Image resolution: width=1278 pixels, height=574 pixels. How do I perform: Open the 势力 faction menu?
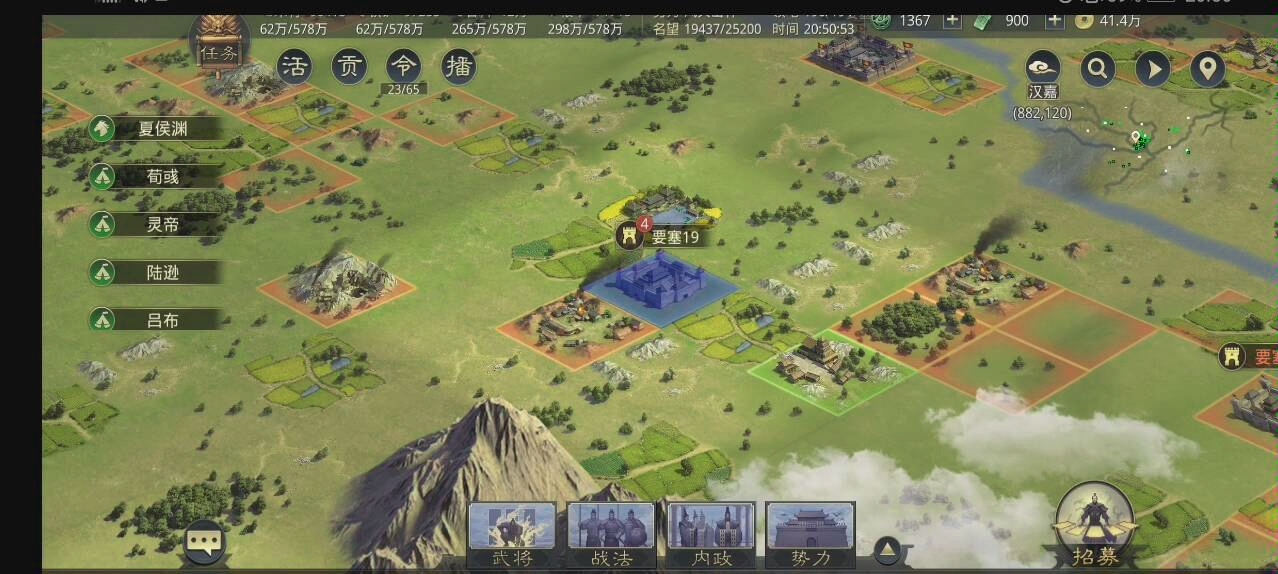click(810, 535)
